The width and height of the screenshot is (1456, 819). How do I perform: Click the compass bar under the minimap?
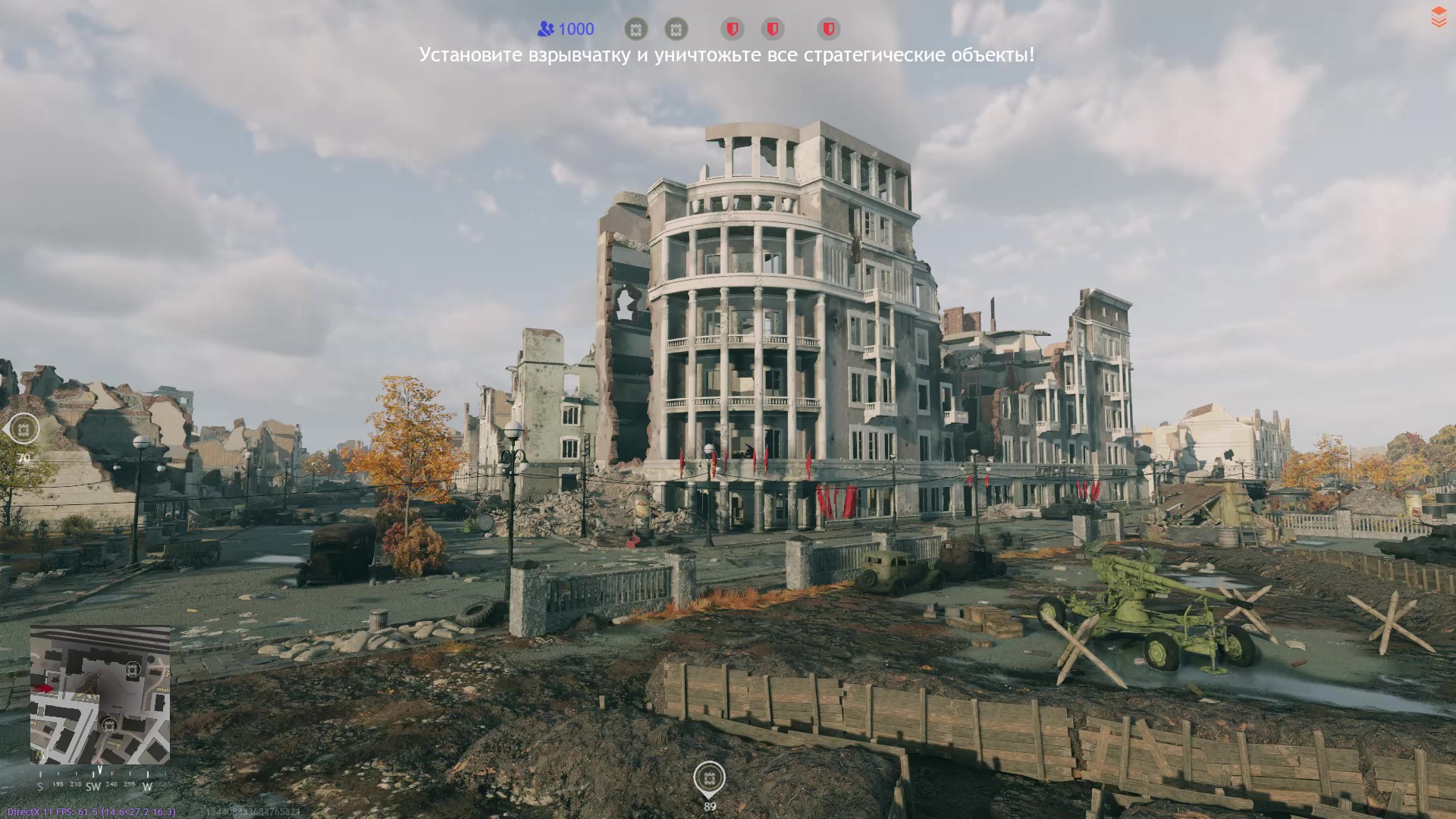[95, 785]
